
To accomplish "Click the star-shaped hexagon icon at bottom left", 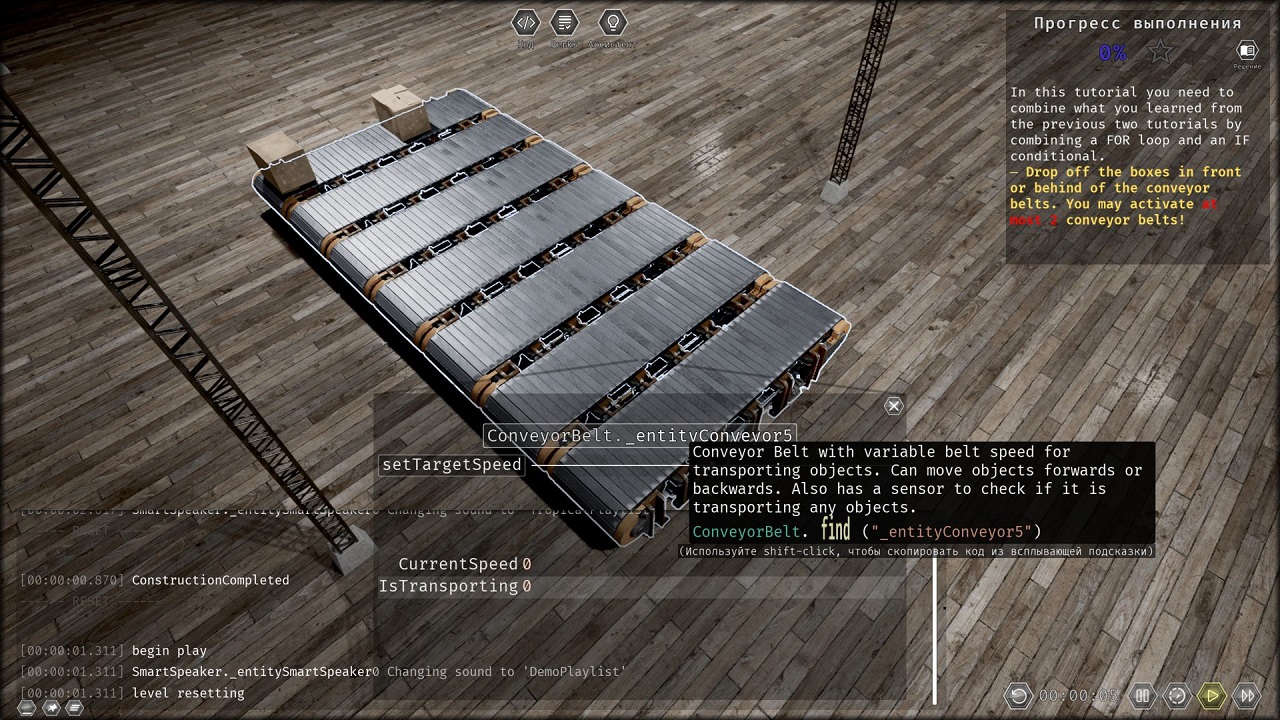I will point(50,708).
